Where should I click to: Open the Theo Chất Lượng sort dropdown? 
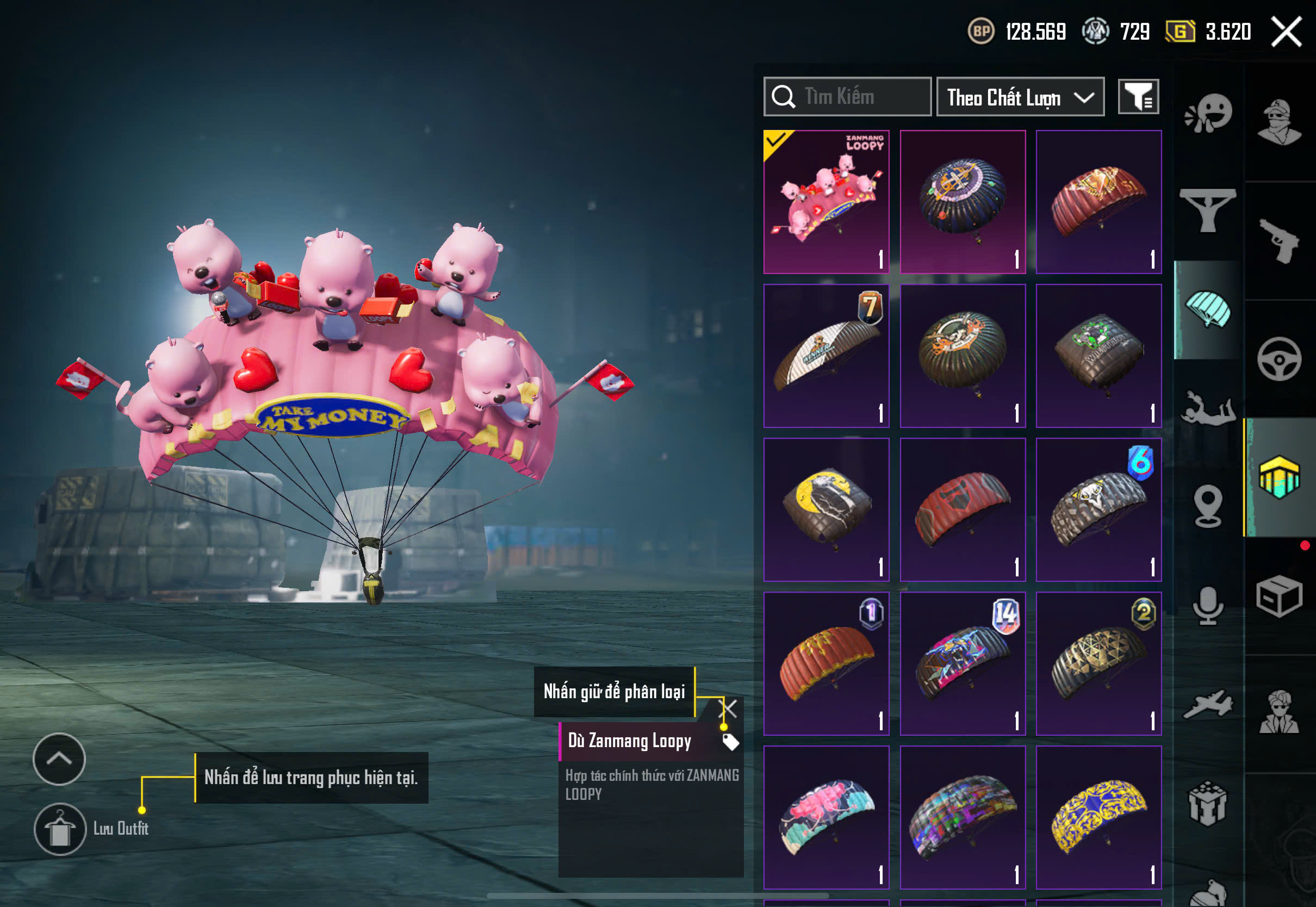[1020, 97]
